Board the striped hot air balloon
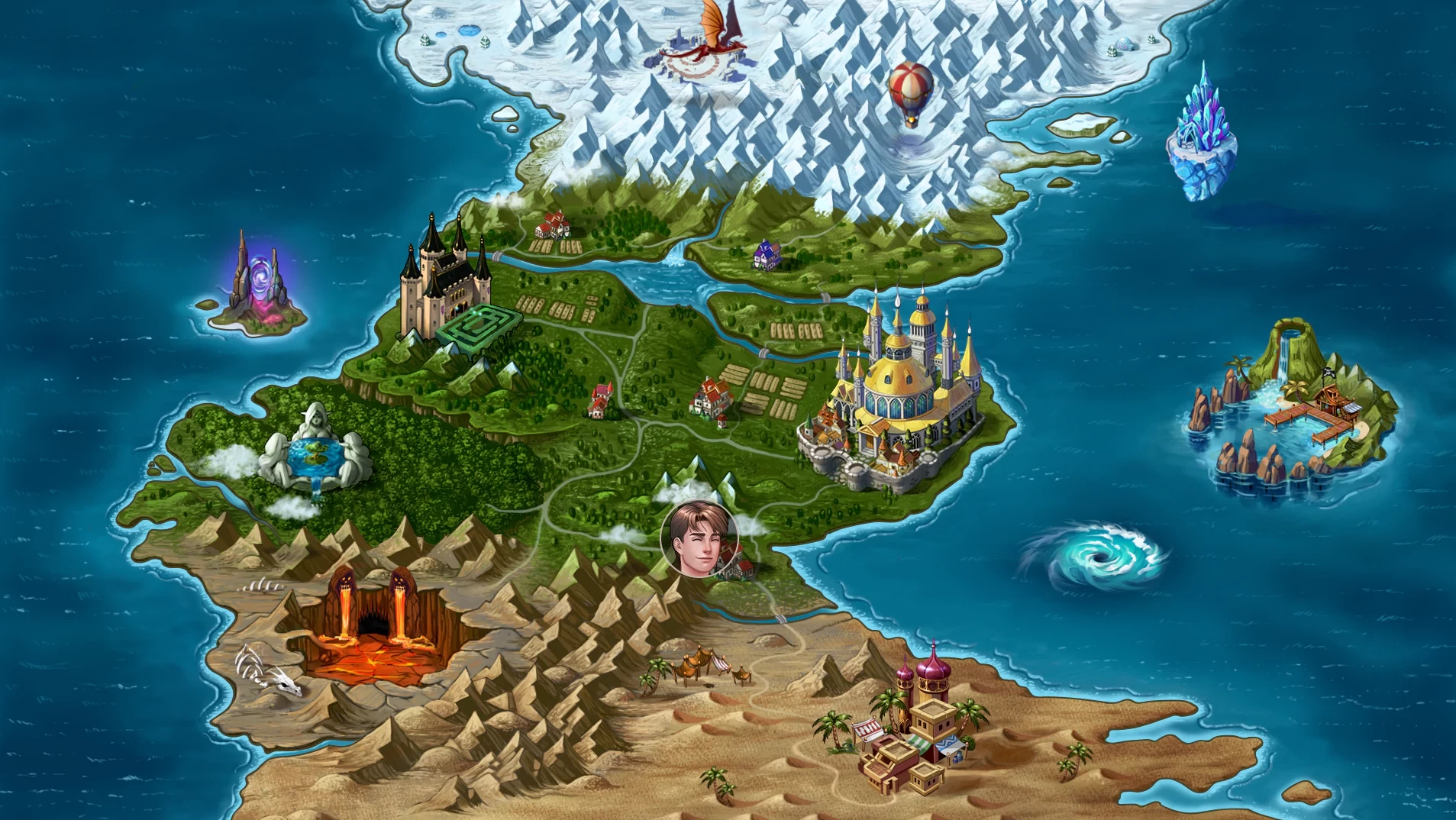Image resolution: width=1456 pixels, height=820 pixels. pyautogui.click(x=911, y=92)
